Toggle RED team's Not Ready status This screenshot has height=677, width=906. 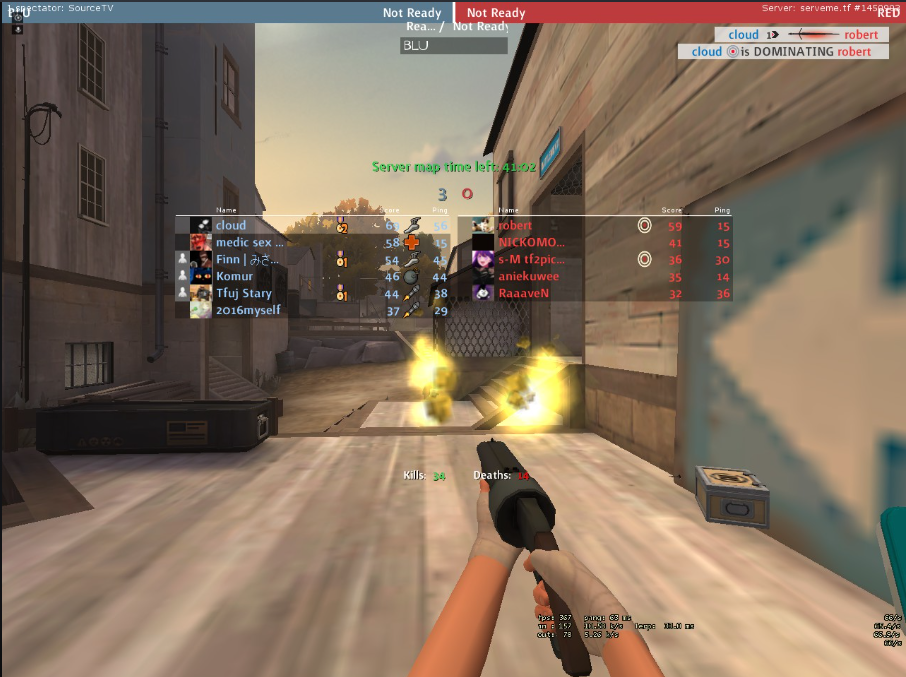[496, 13]
